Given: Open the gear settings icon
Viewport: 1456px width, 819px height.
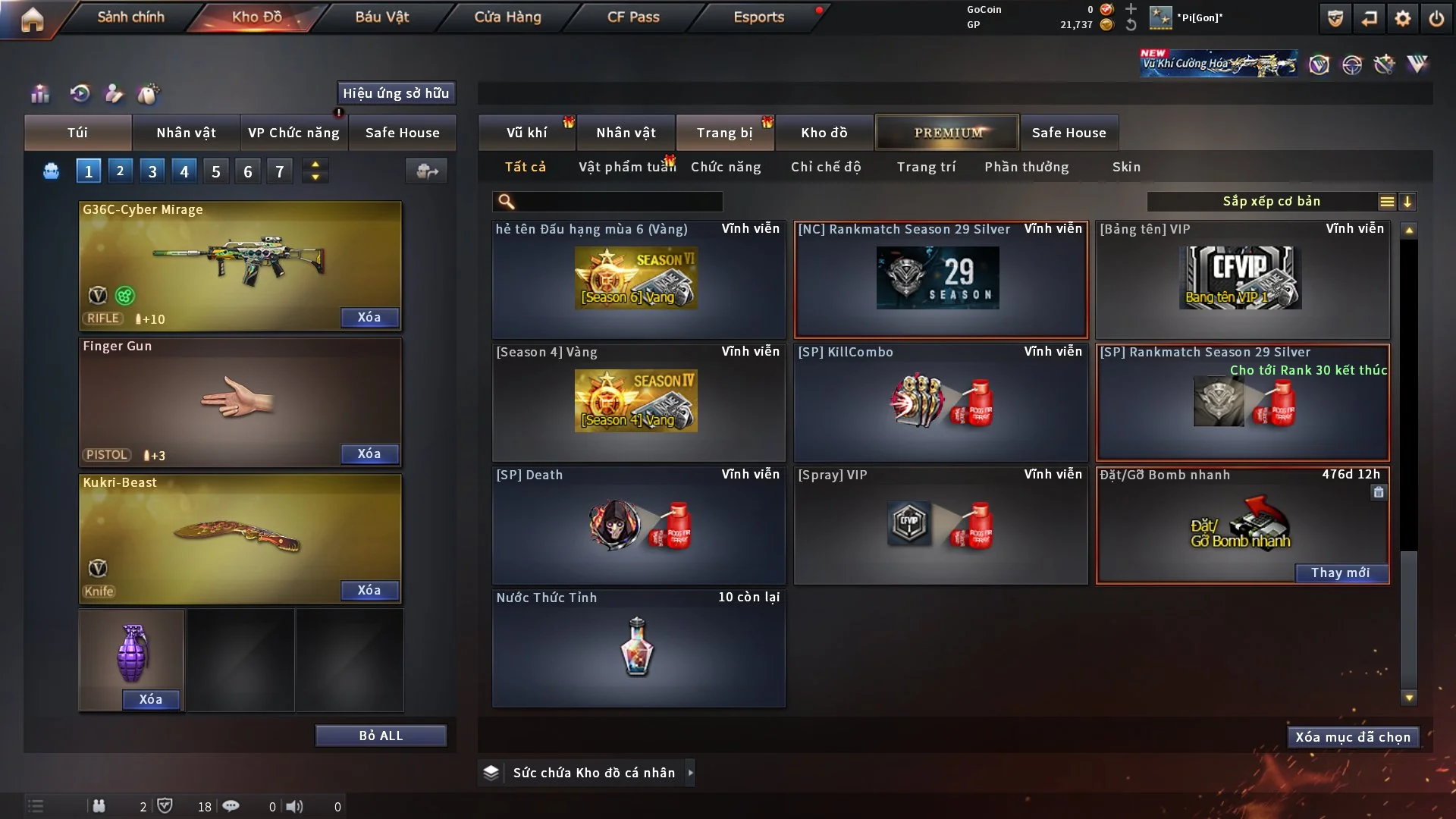Looking at the screenshot, I should point(1402,18).
